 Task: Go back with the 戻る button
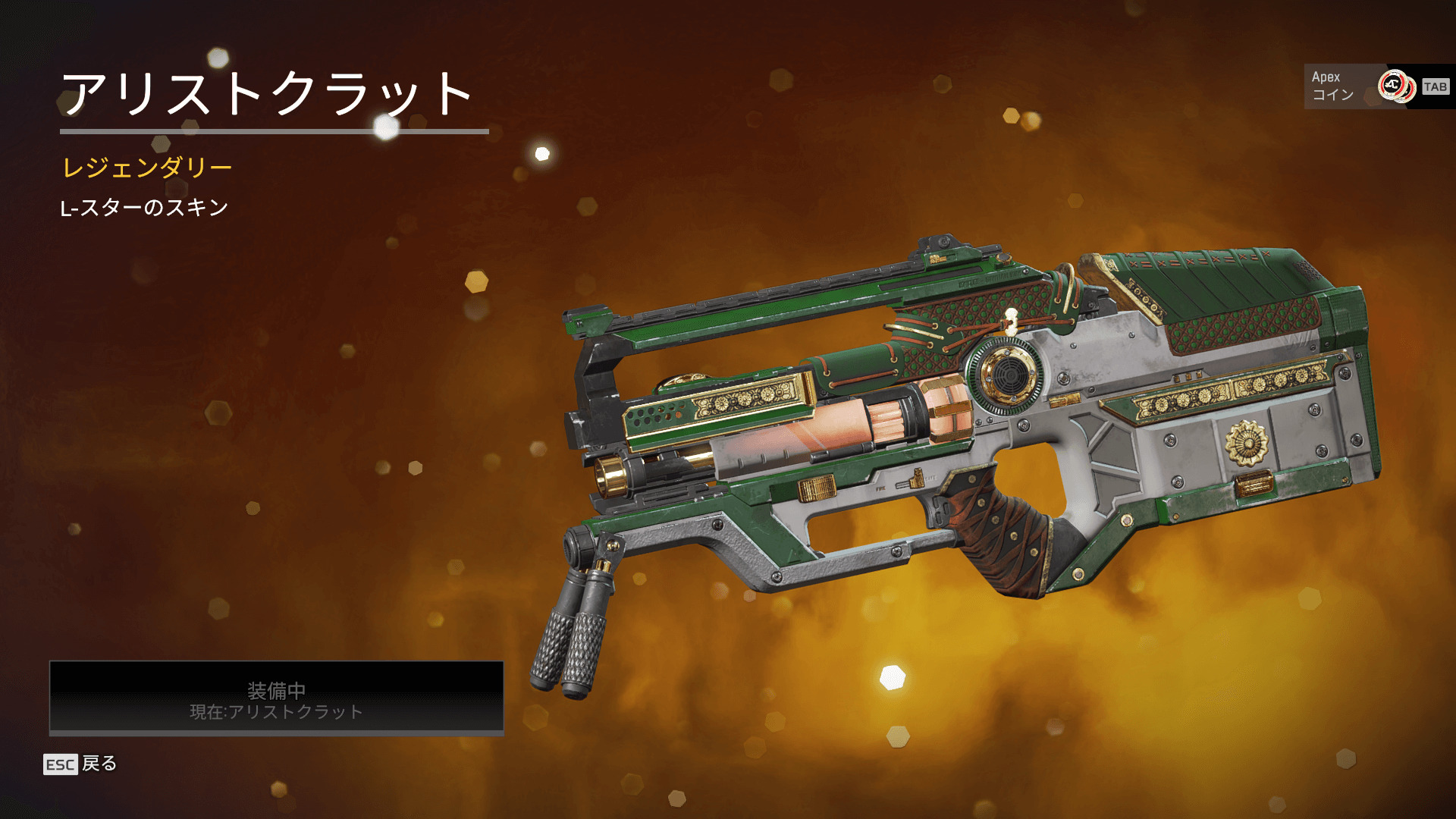pyautogui.click(x=81, y=764)
